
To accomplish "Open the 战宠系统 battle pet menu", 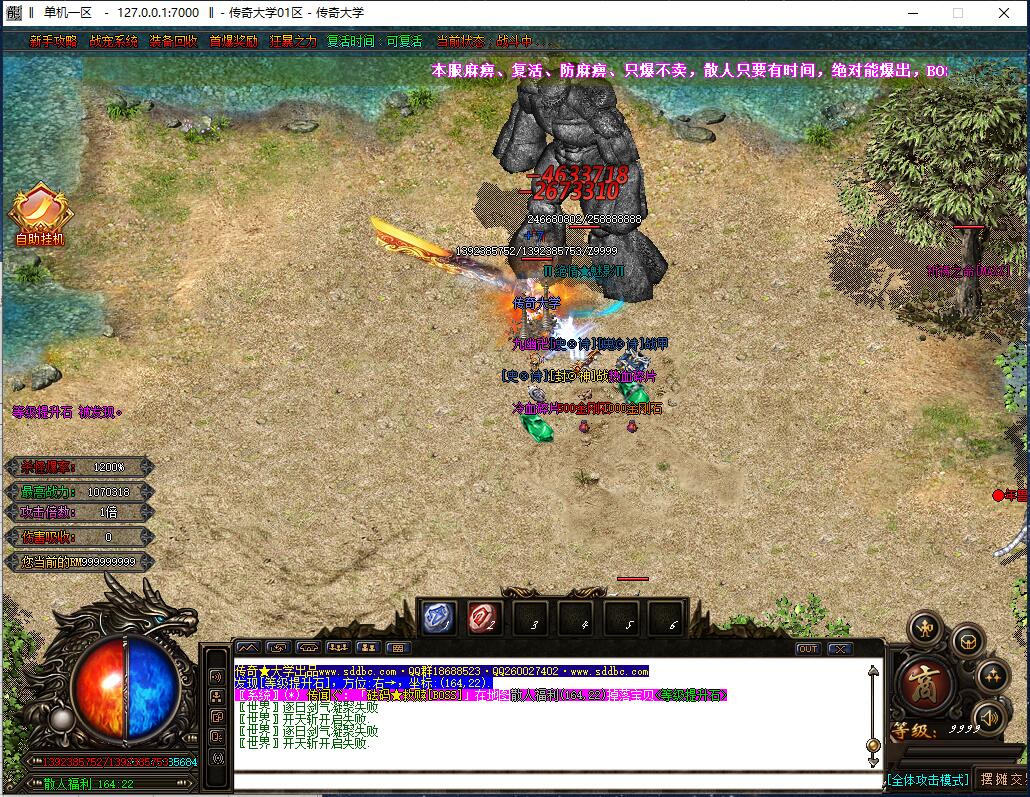I will coord(113,42).
